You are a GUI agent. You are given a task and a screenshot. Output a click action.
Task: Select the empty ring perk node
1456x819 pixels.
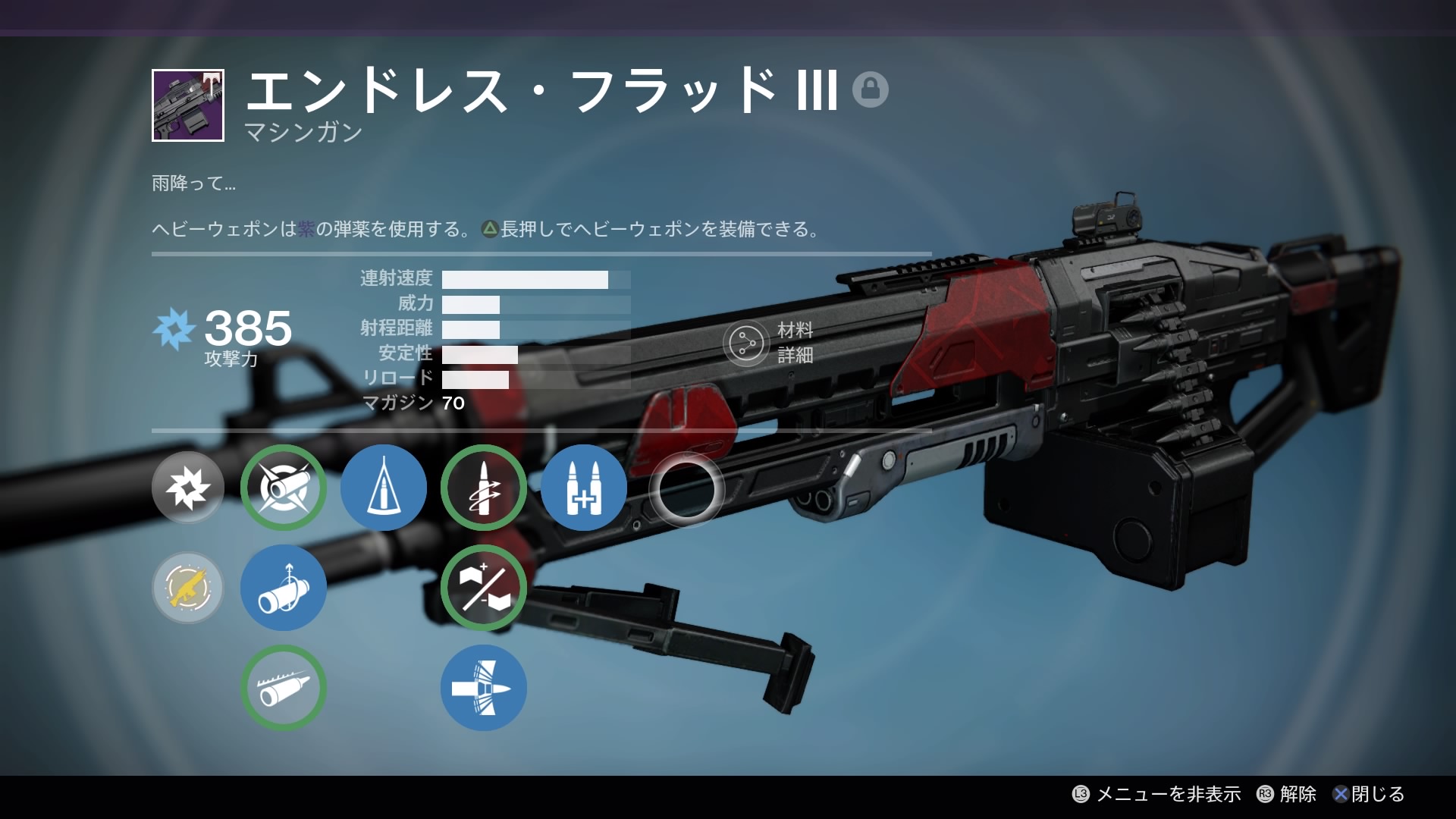point(687,489)
